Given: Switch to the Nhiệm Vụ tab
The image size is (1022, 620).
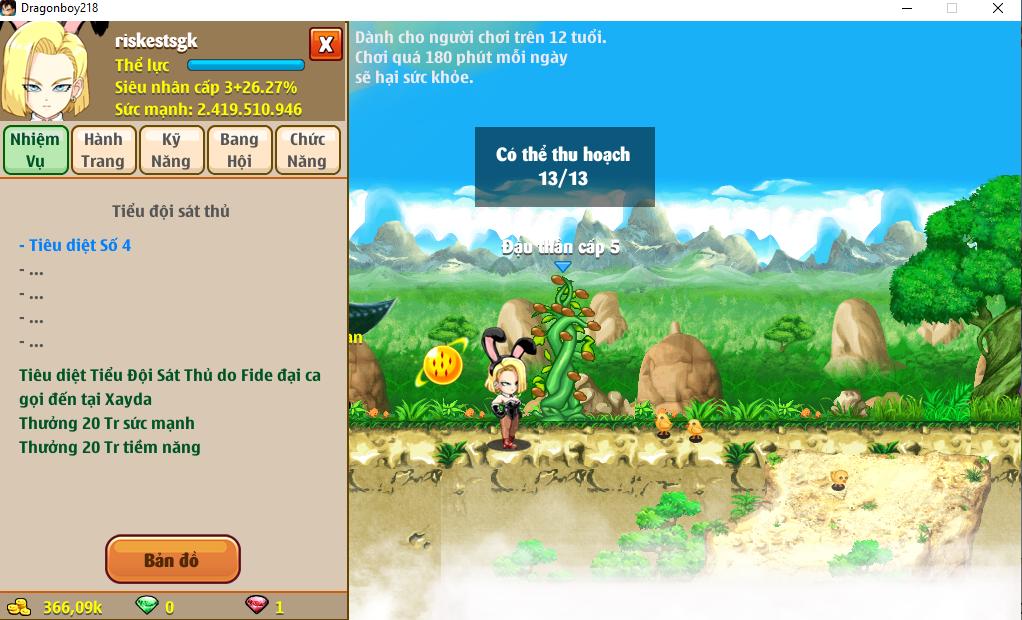Looking at the screenshot, I should [x=36, y=150].
